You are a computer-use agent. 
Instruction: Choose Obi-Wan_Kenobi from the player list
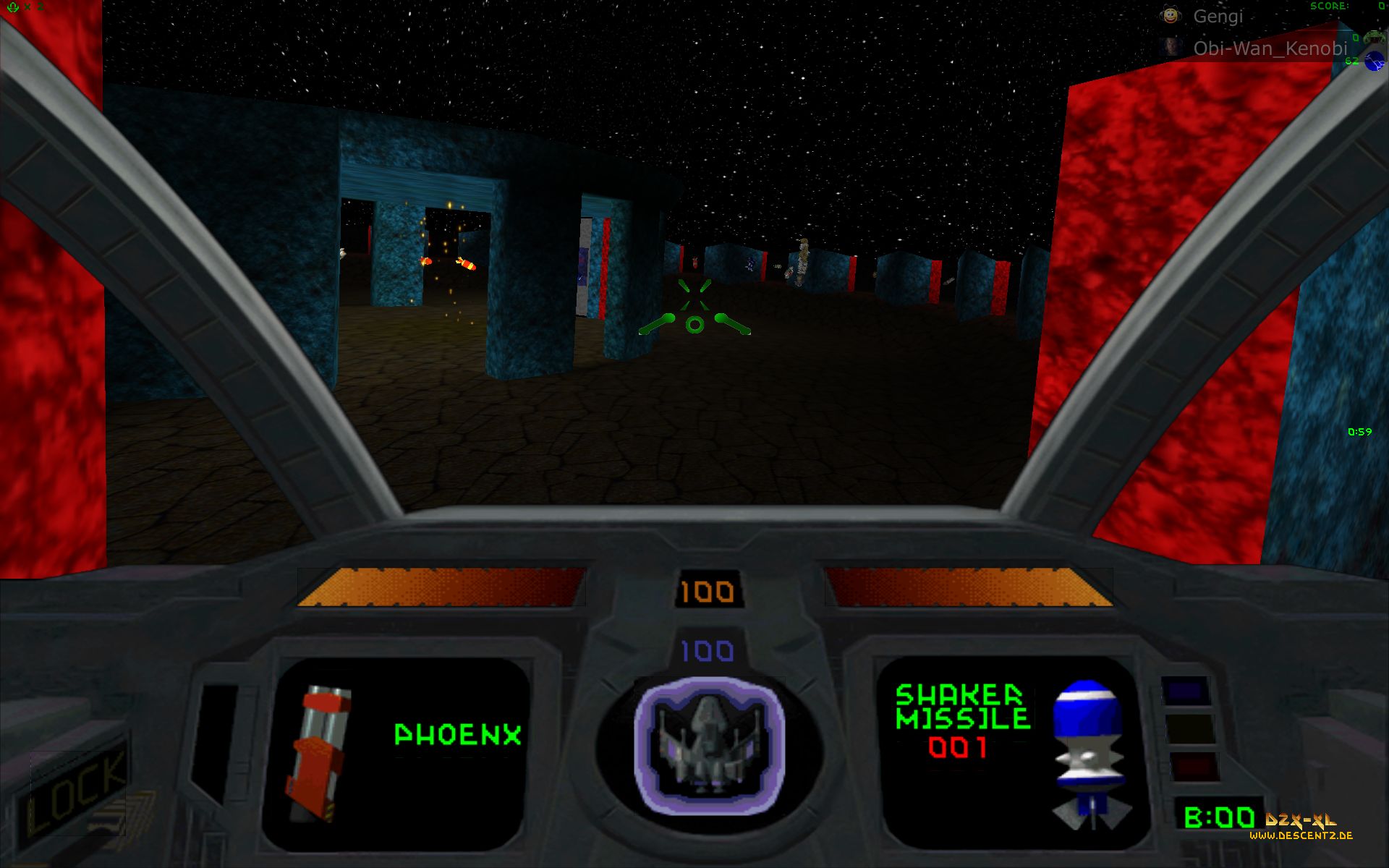[1270, 48]
